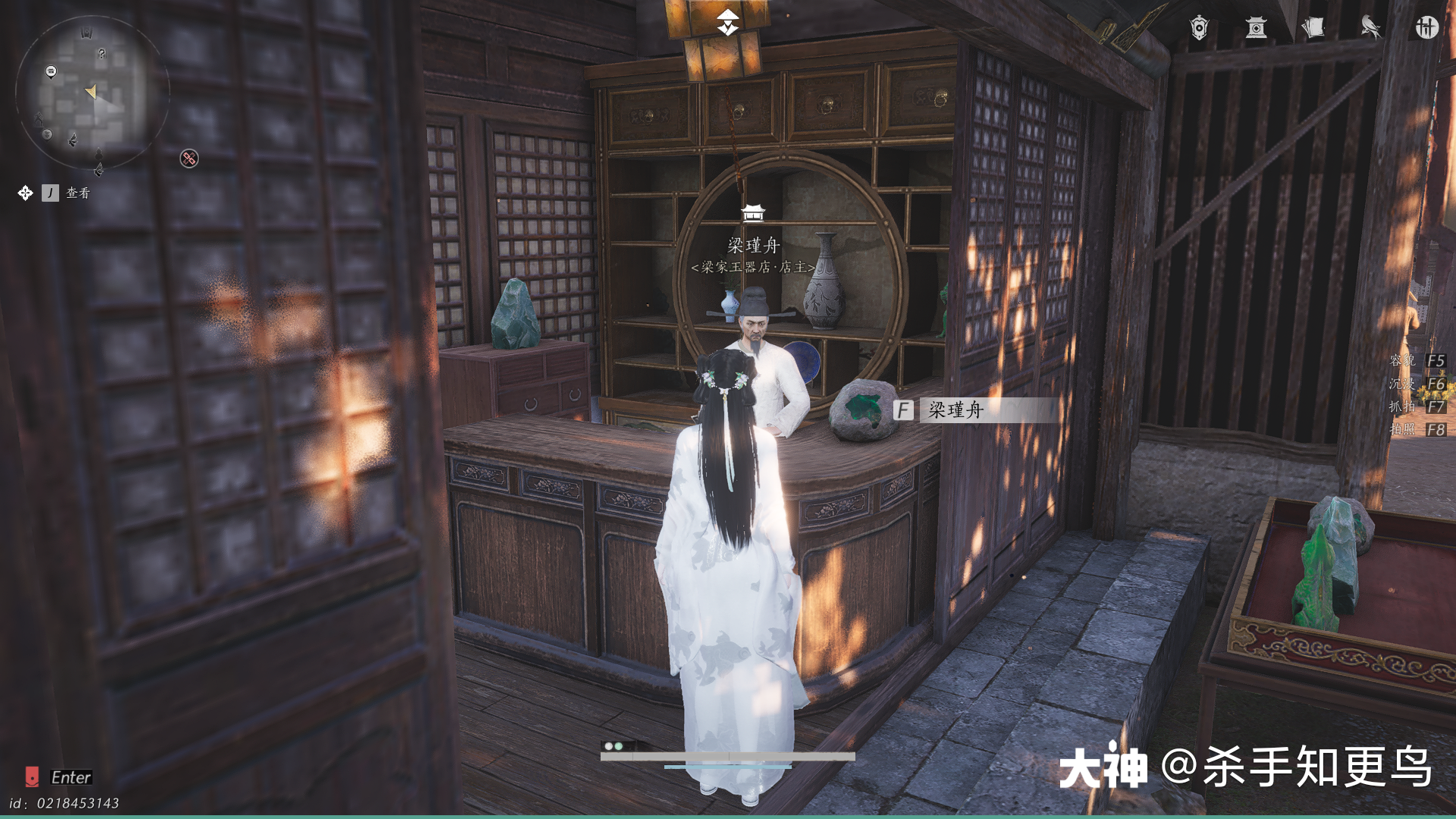Screen dimensions: 1456x819
Task: Activate 拍照 photo capture (F8)
Action: [1418, 429]
